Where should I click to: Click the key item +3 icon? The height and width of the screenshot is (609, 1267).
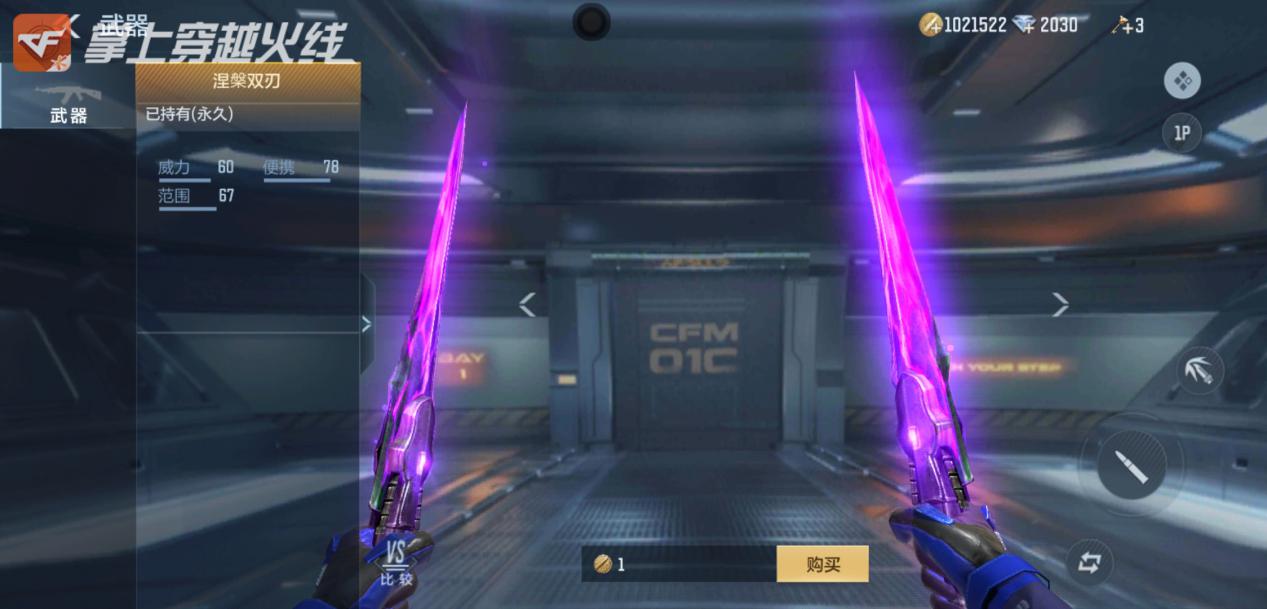[1127, 25]
